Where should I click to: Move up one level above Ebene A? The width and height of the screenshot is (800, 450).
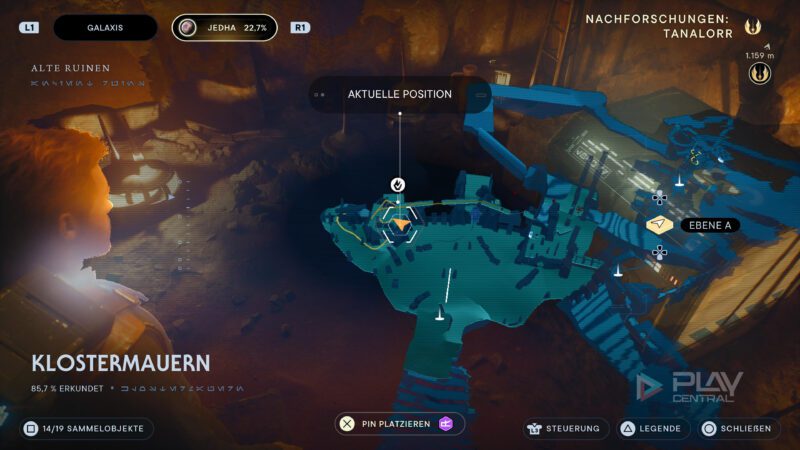(660, 198)
